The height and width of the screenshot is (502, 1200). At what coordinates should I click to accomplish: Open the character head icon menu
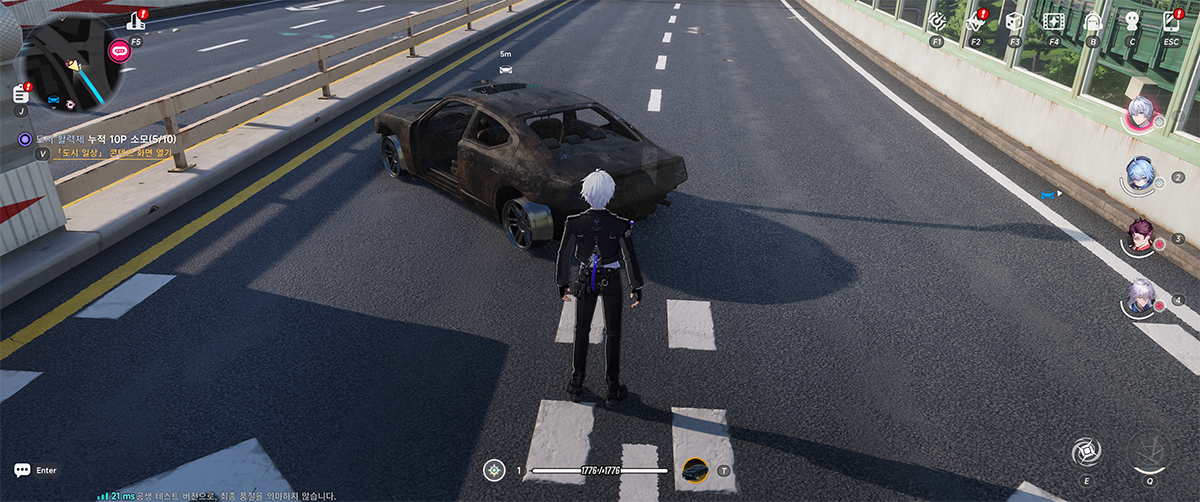[1132, 21]
